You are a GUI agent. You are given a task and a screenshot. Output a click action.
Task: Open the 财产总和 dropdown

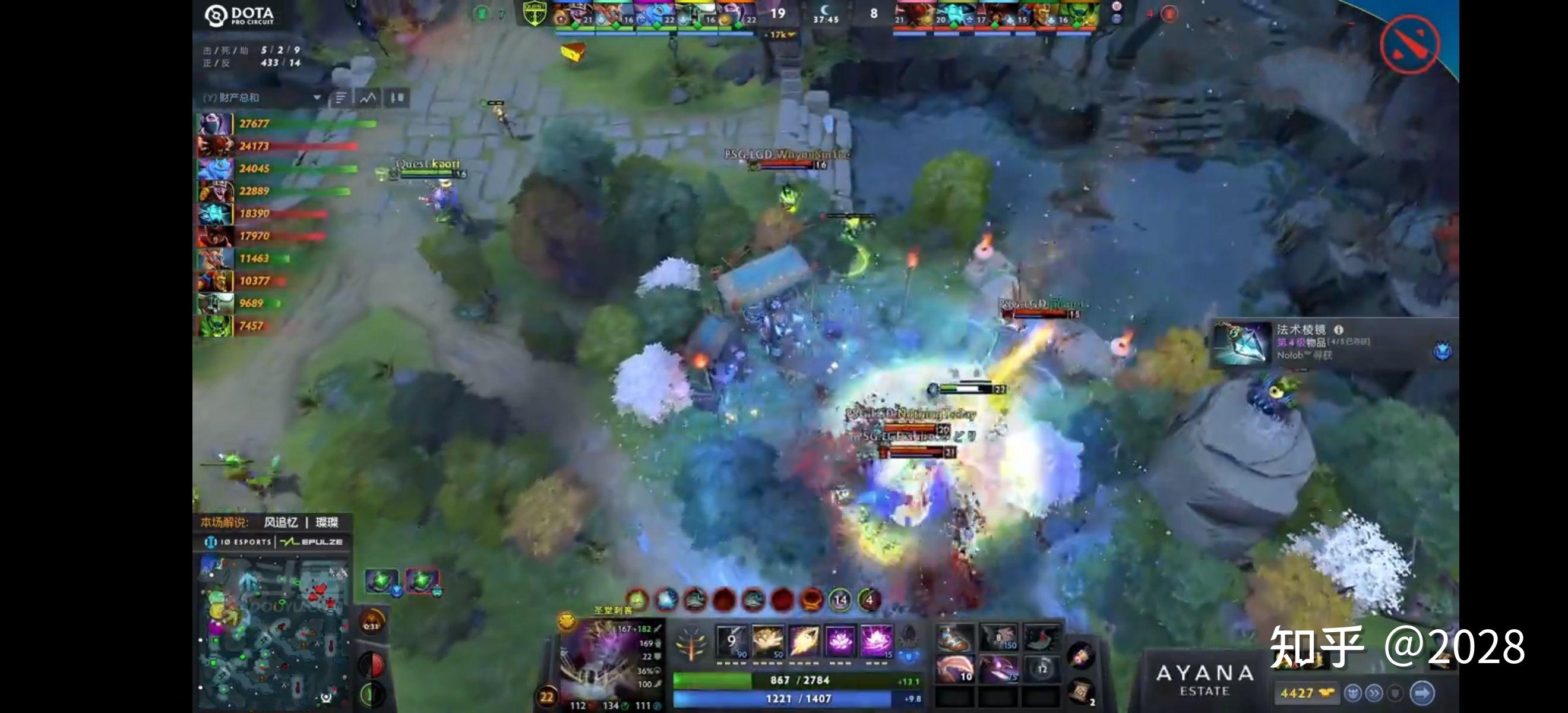point(317,97)
